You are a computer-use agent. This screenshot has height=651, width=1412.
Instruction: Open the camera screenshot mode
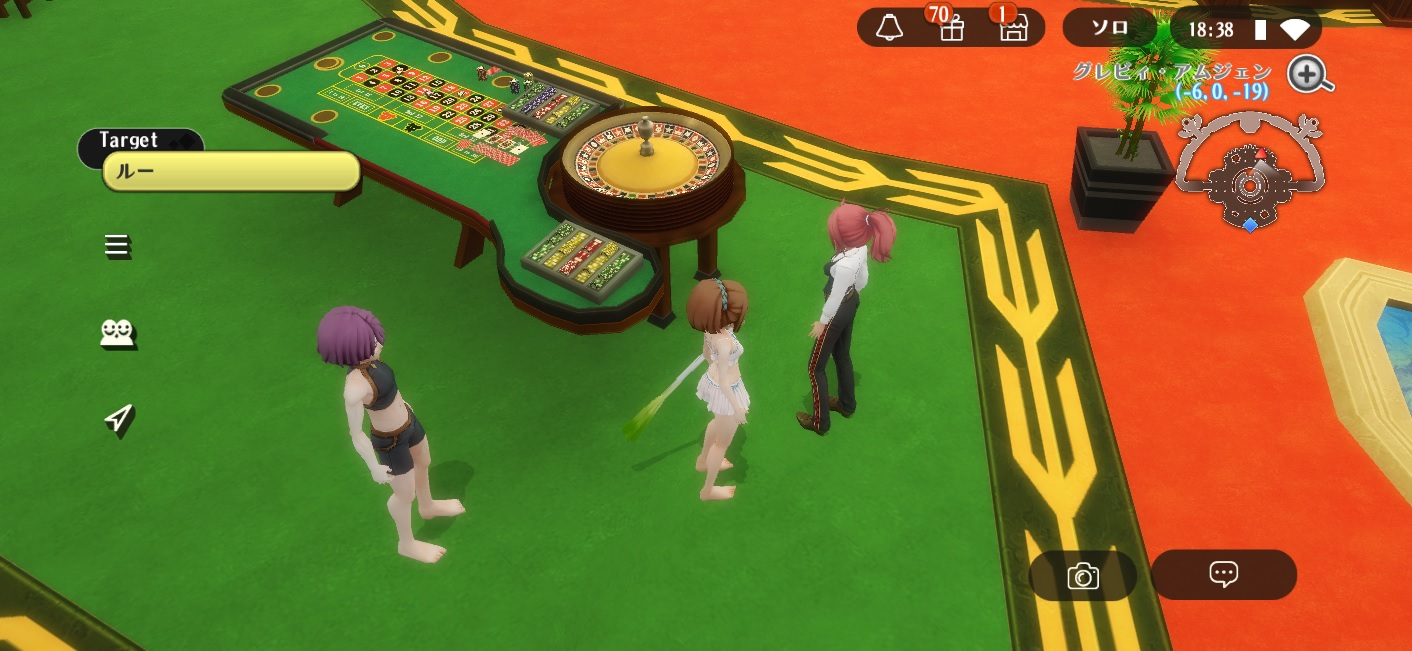(1083, 576)
